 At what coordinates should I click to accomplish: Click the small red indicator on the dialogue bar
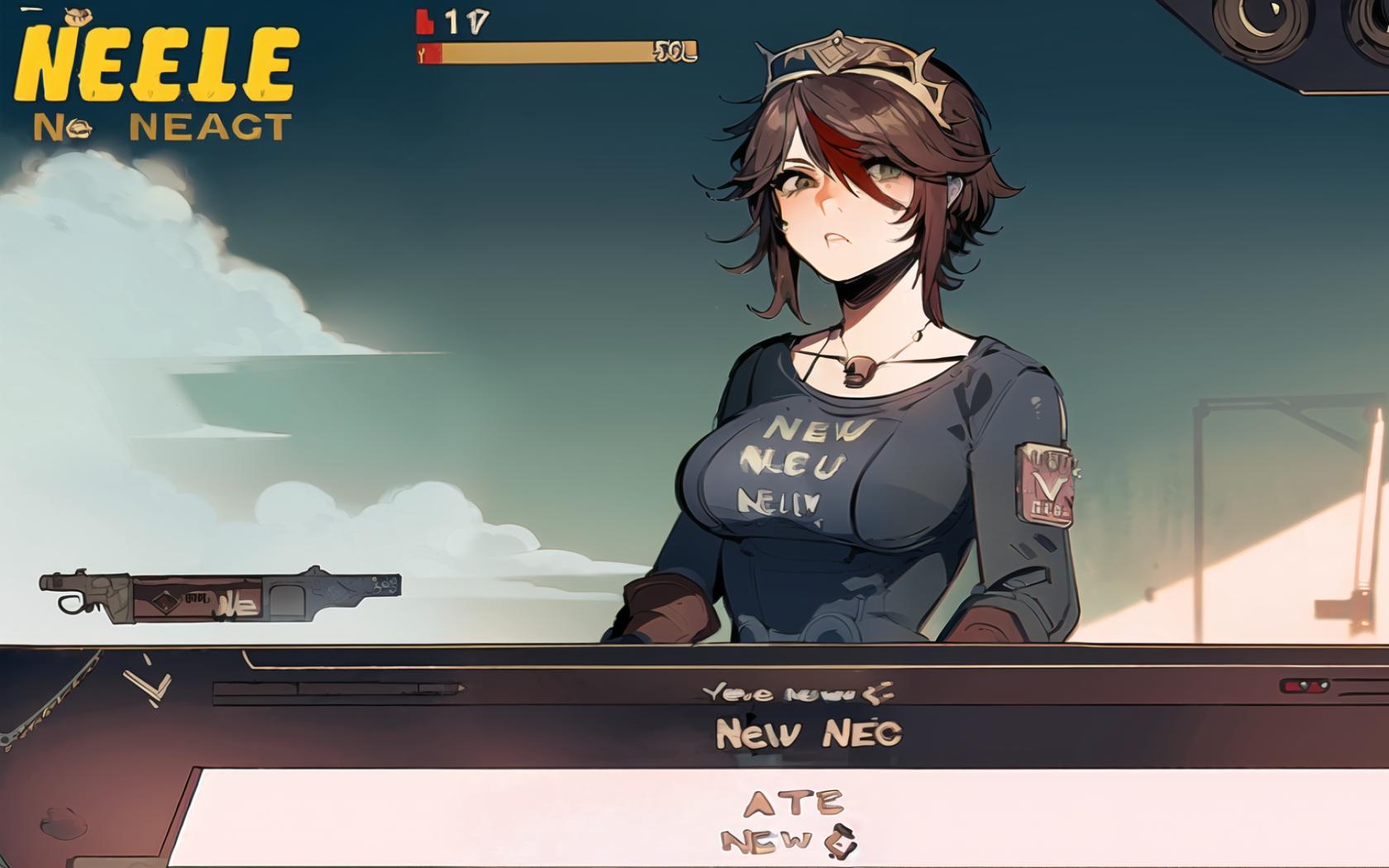(x=1304, y=686)
